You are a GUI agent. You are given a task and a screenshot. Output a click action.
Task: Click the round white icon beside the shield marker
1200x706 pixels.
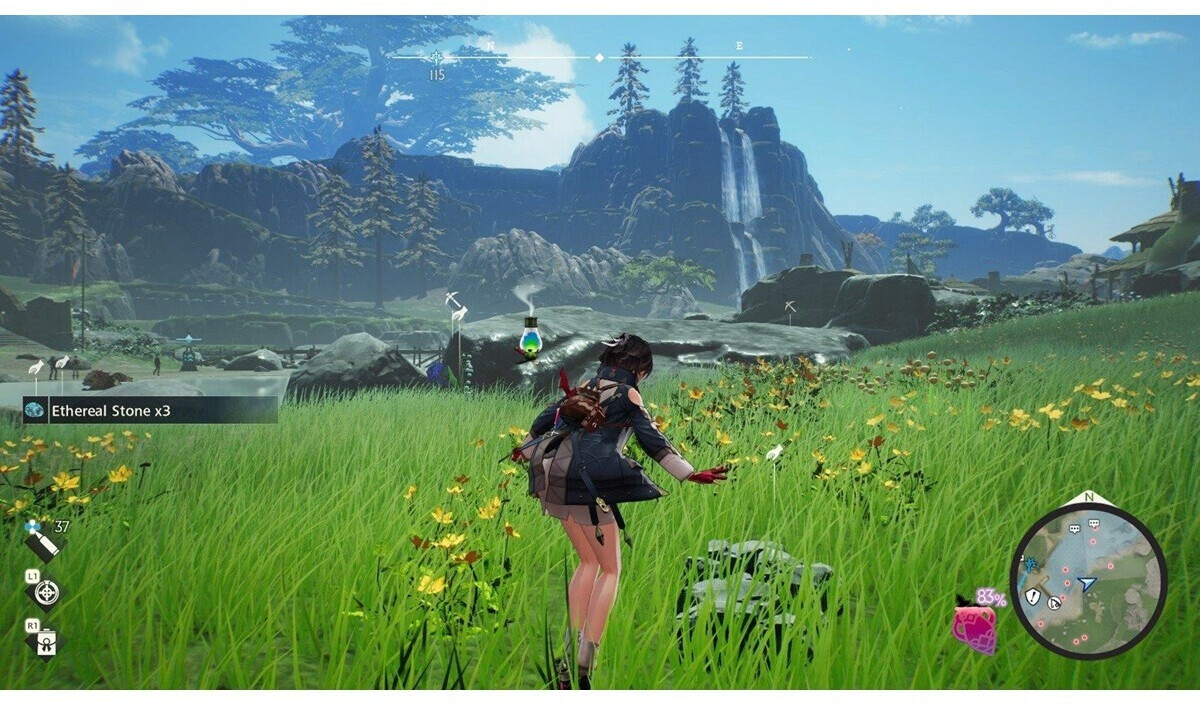(1053, 602)
